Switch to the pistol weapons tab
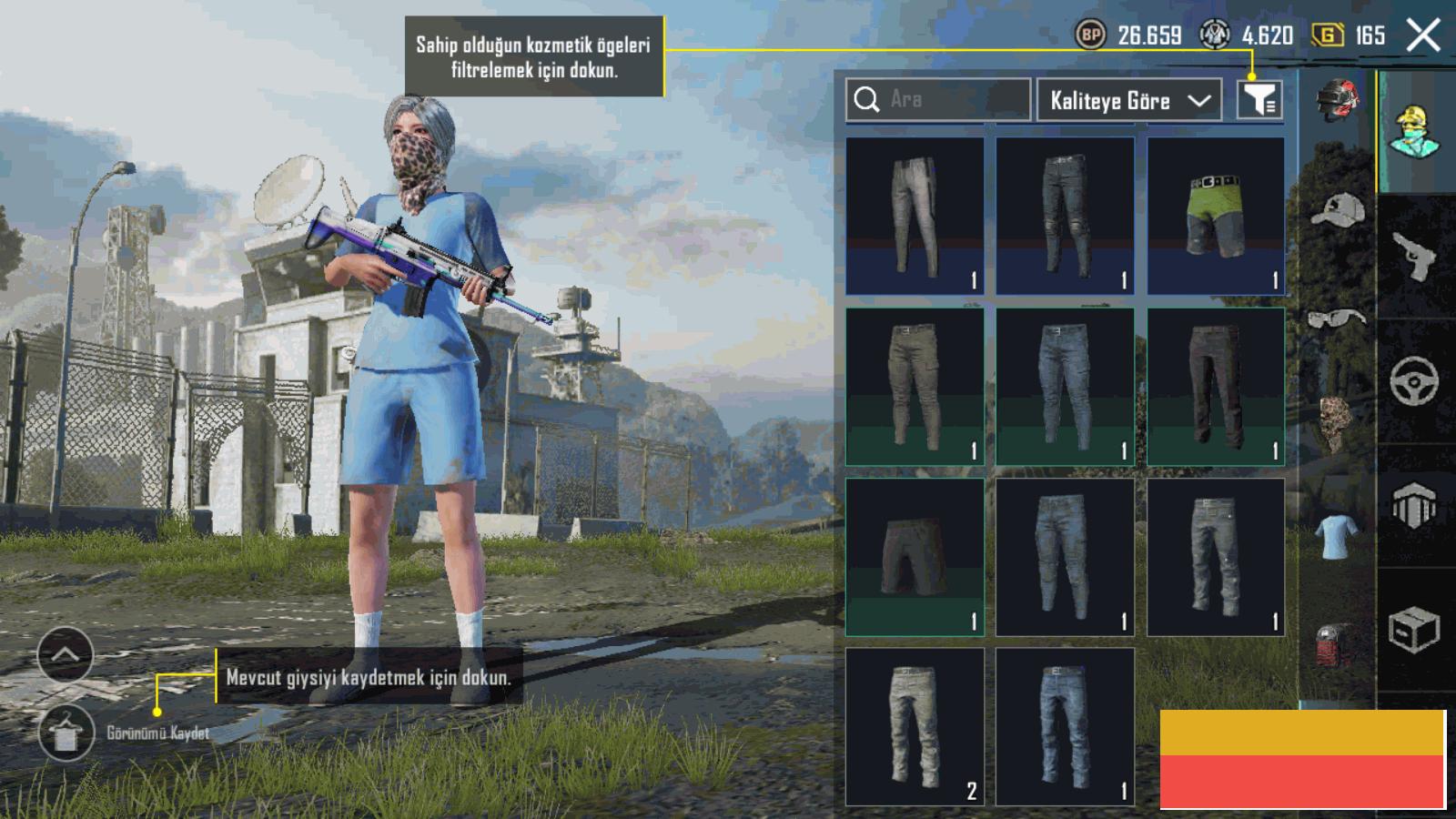The image size is (1456, 819). 1416,257
